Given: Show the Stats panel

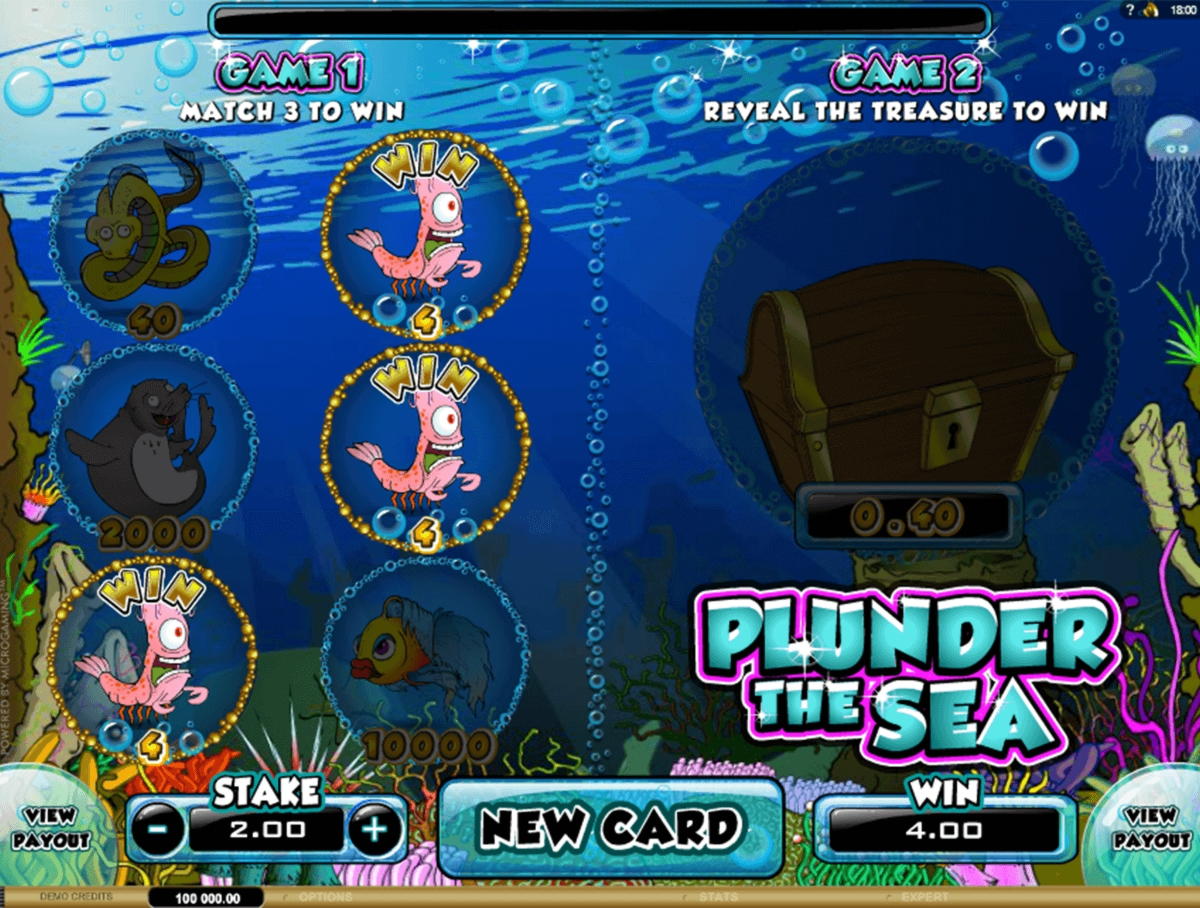Looking at the screenshot, I should tap(718, 897).
